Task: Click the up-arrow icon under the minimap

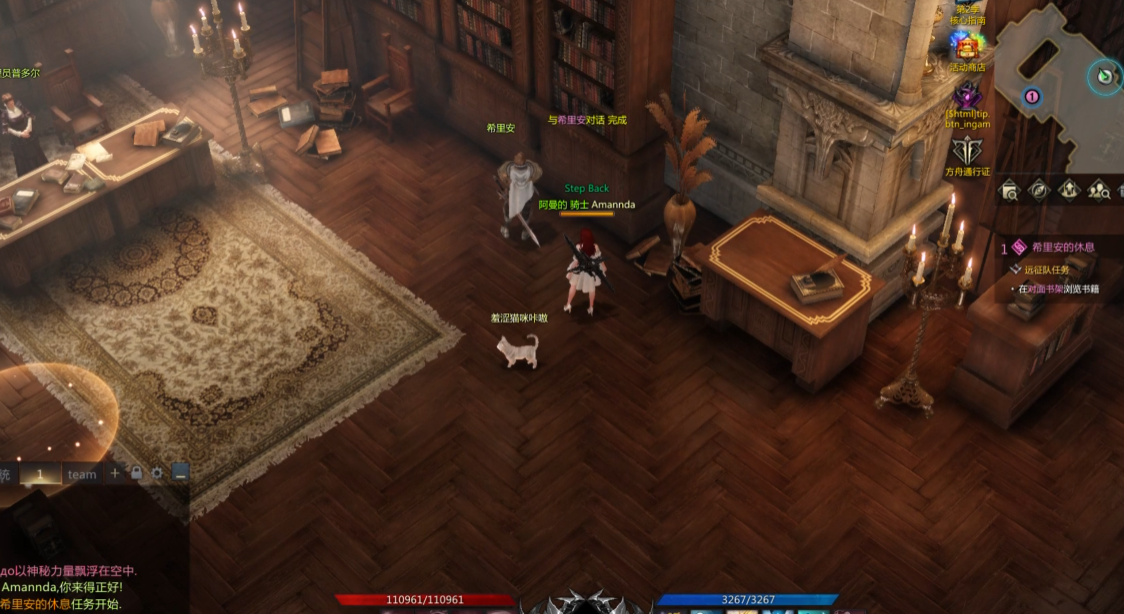Action: point(1069,190)
